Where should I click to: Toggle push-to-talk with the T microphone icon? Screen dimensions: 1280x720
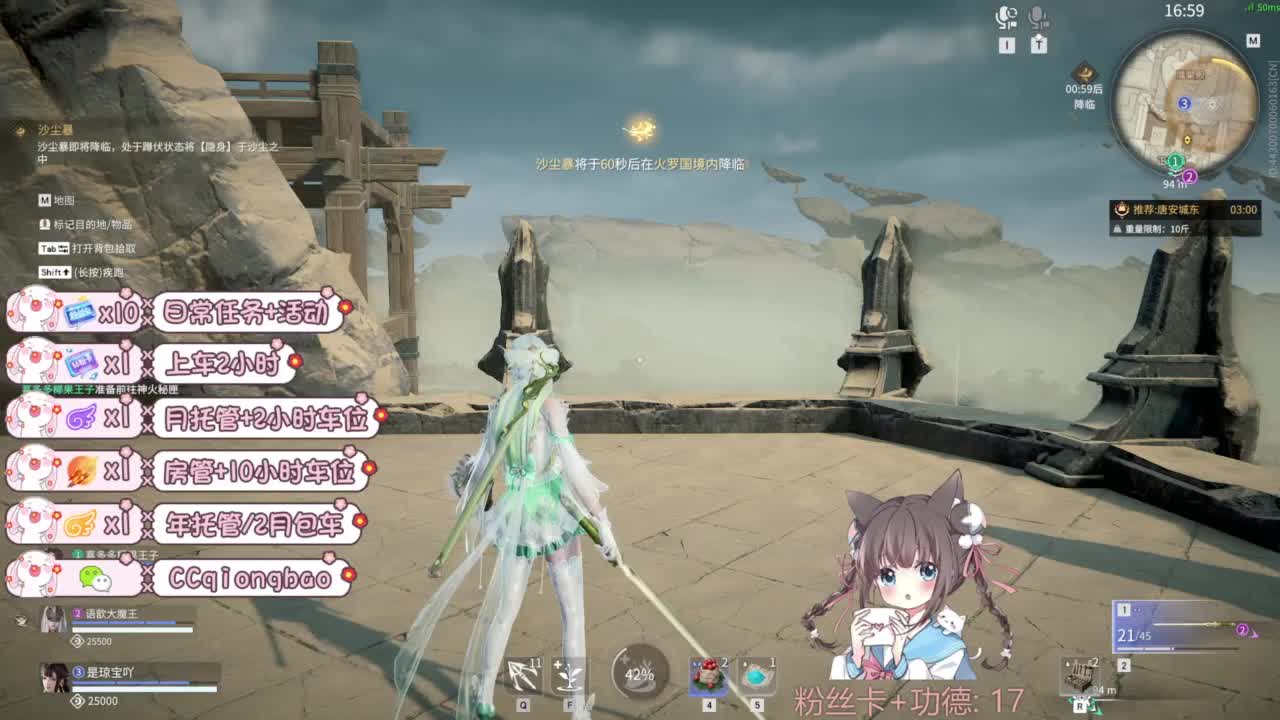click(x=1037, y=18)
